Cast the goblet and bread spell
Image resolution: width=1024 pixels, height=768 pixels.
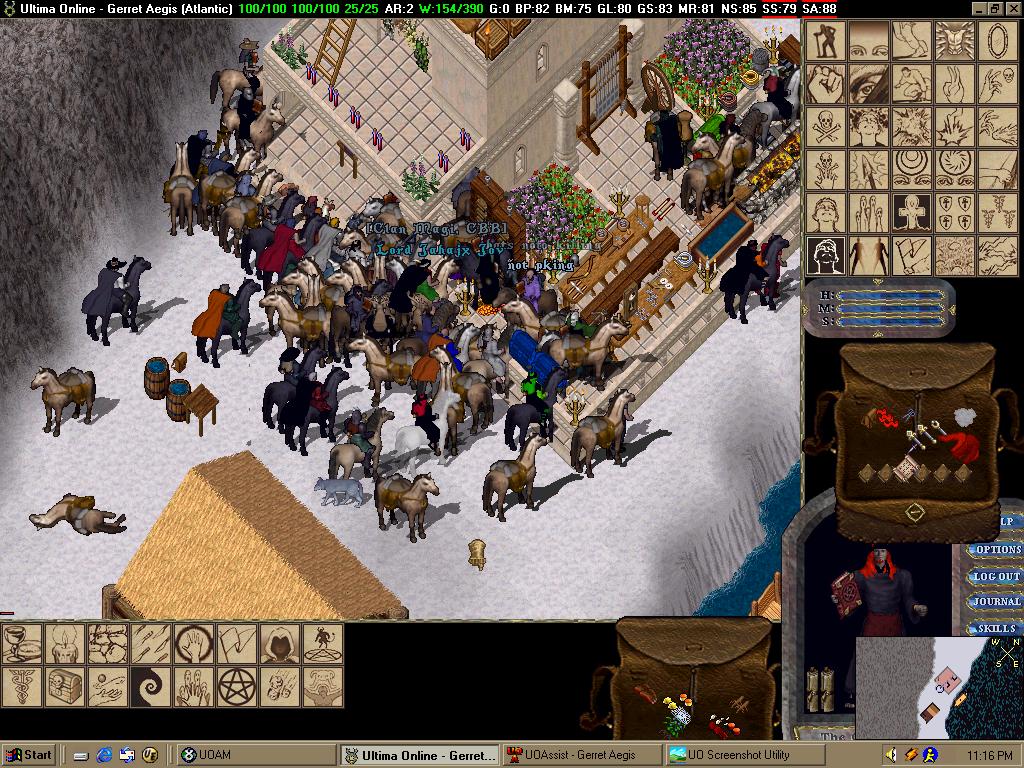pos(21,643)
